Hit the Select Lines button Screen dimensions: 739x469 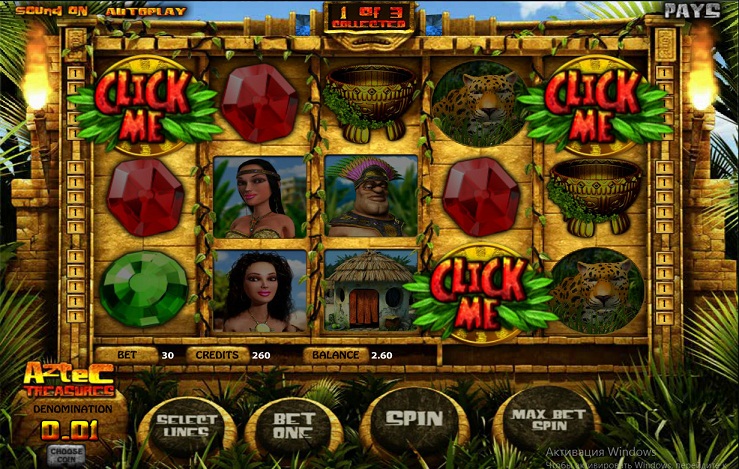[x=188, y=425]
